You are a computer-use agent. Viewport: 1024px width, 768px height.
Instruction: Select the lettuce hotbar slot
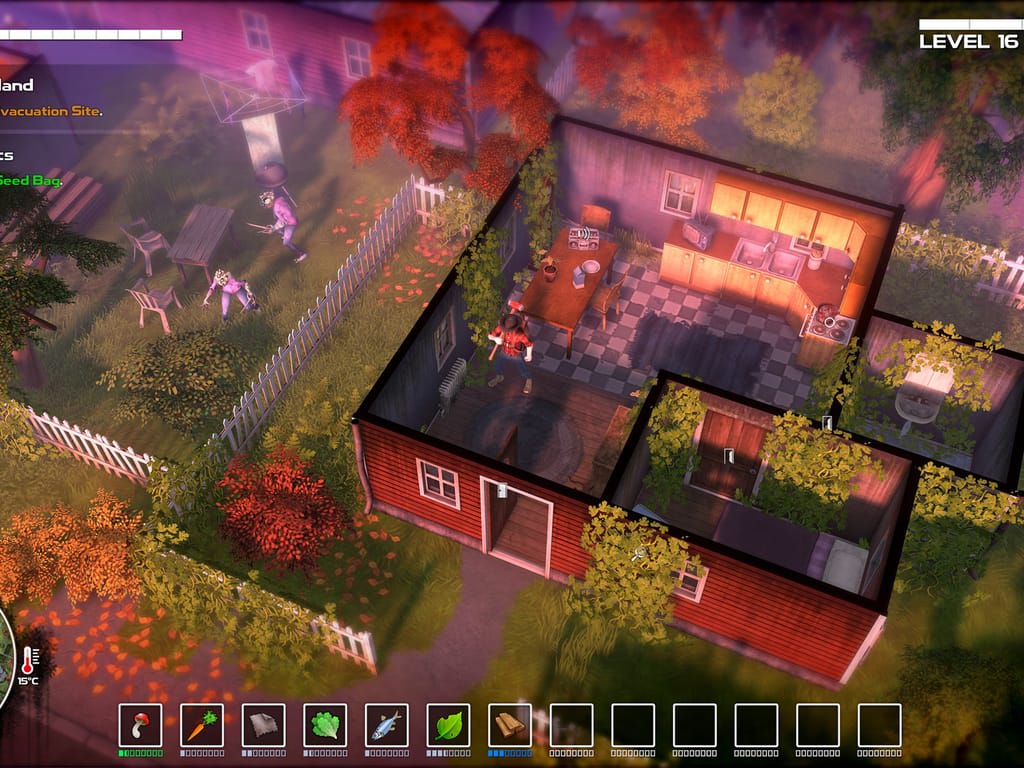[x=325, y=725]
